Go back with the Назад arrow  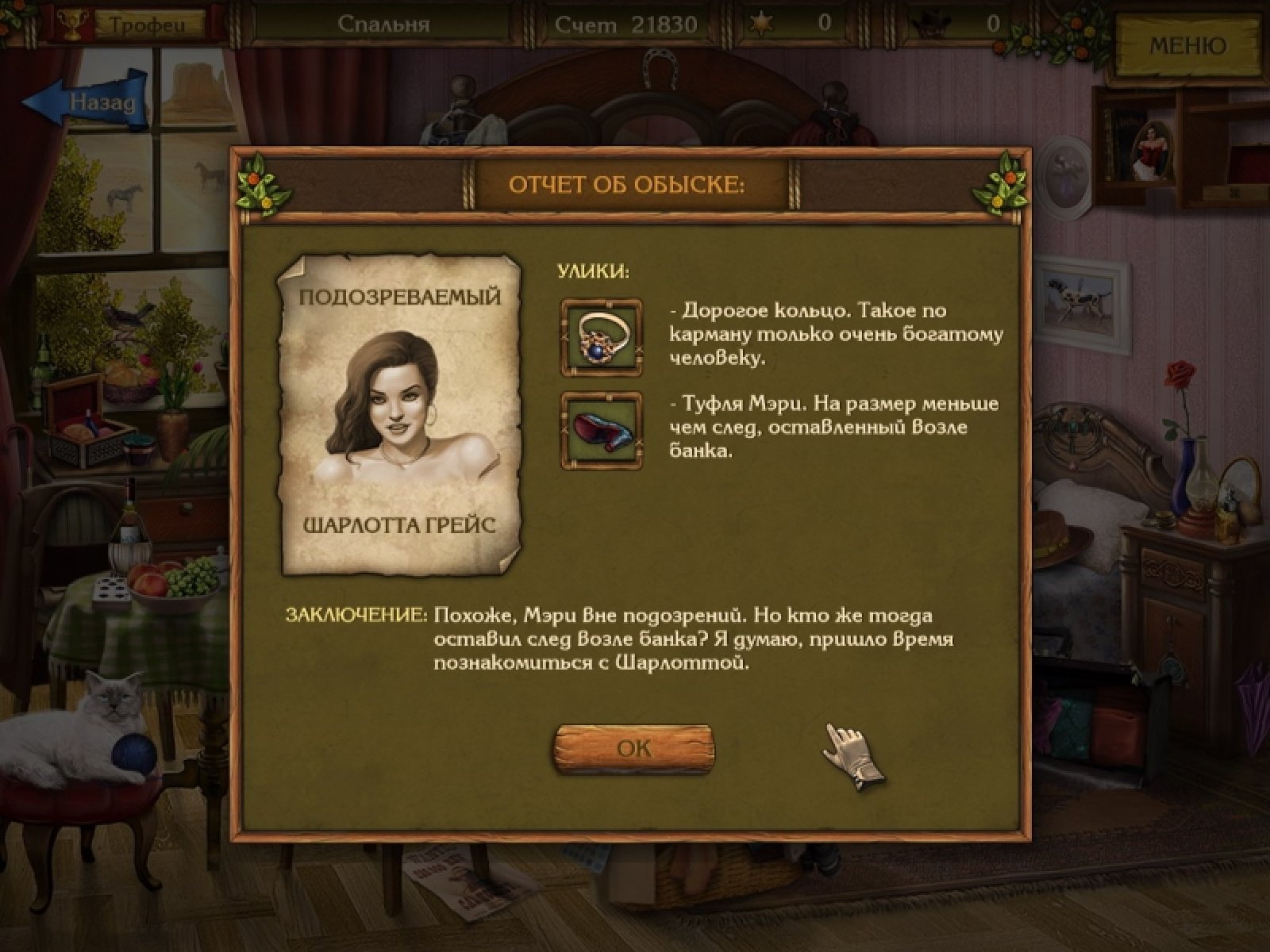click(87, 101)
